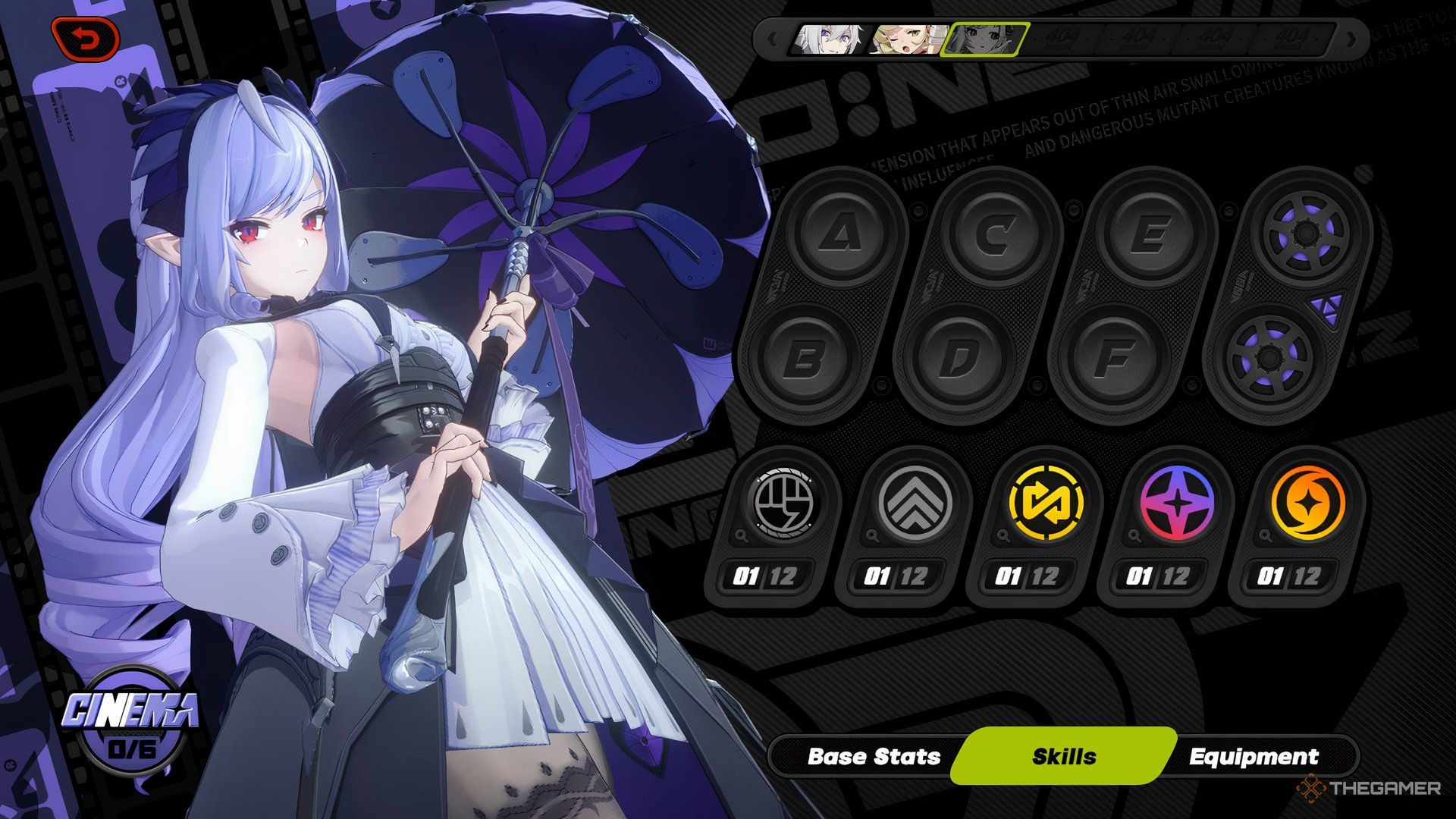Open the Equipment tab
Image resolution: width=1456 pixels, height=819 pixels.
1254,757
